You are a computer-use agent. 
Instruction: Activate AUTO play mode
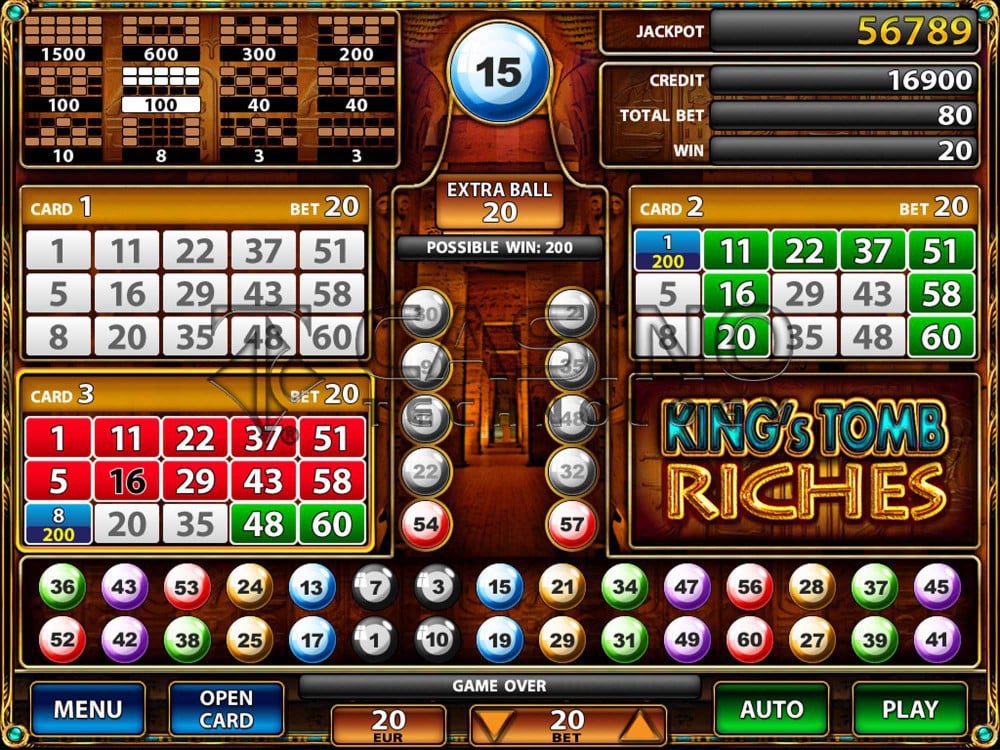[x=771, y=709]
